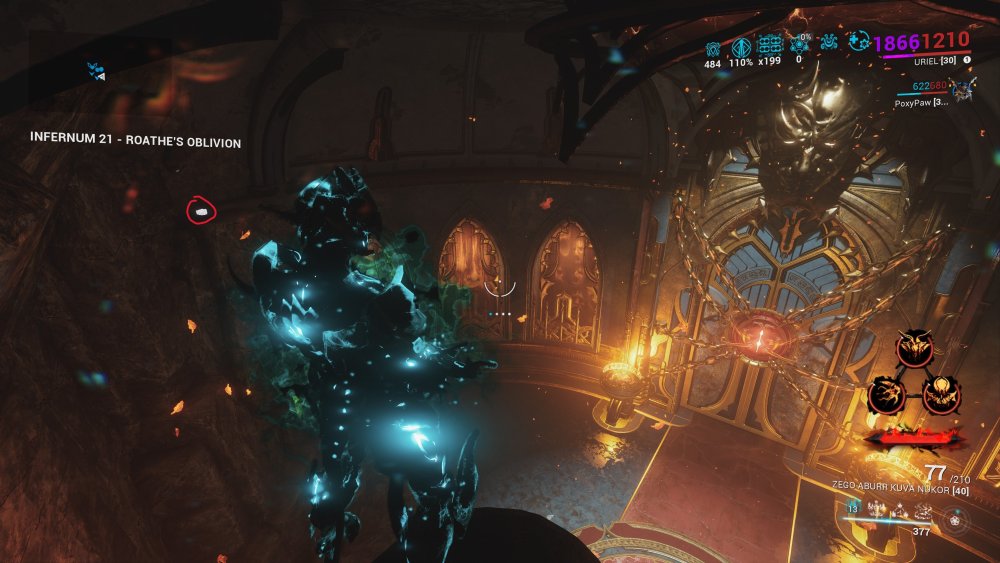
Task: Click the 110% strength buff icon
Action: (x=741, y=47)
